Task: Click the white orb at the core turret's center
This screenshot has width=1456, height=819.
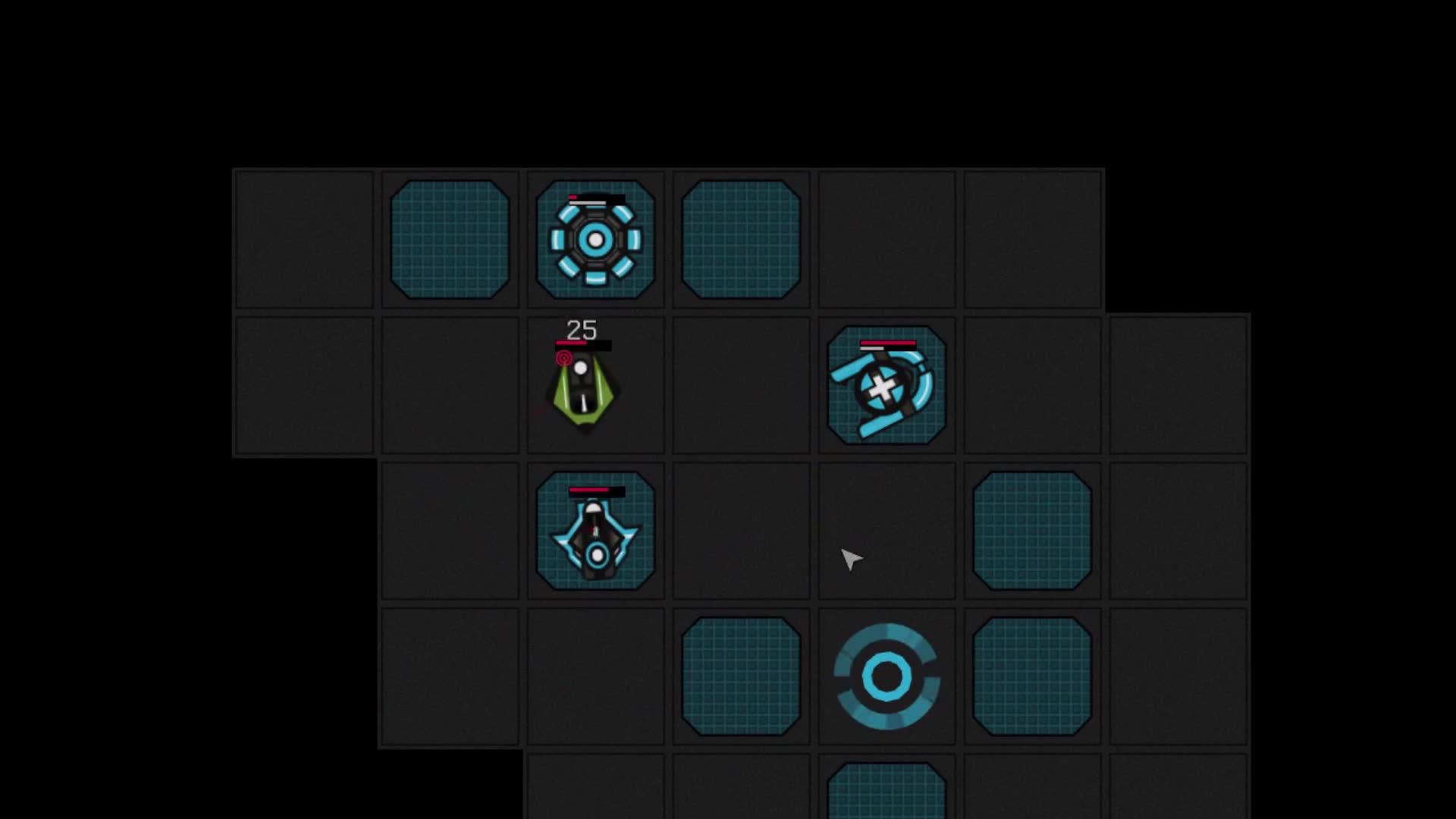Action: (595, 239)
